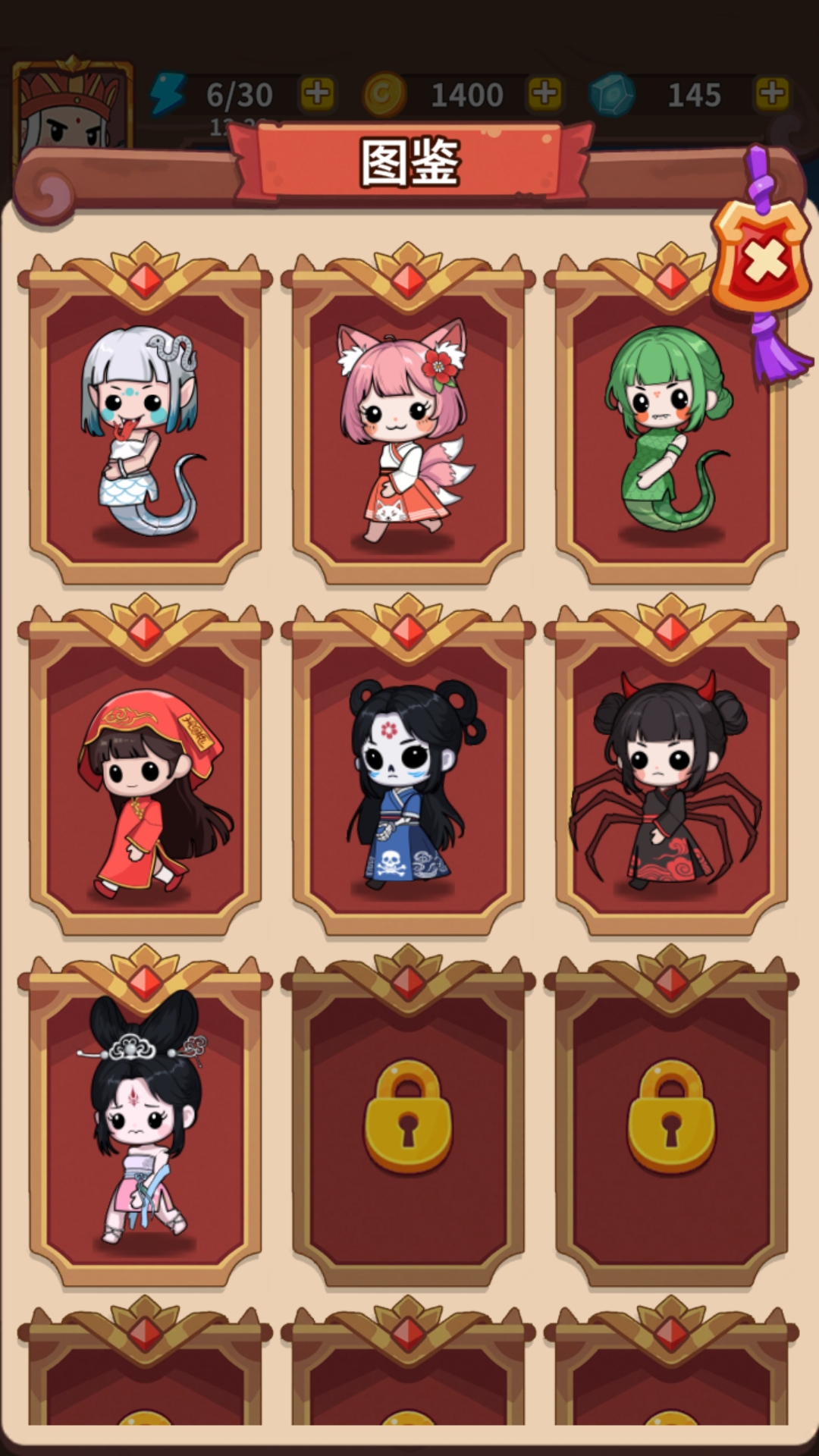Viewport: 819px width, 1456px height.
Task: Select the silver-haired snake girl card
Action: point(144,425)
